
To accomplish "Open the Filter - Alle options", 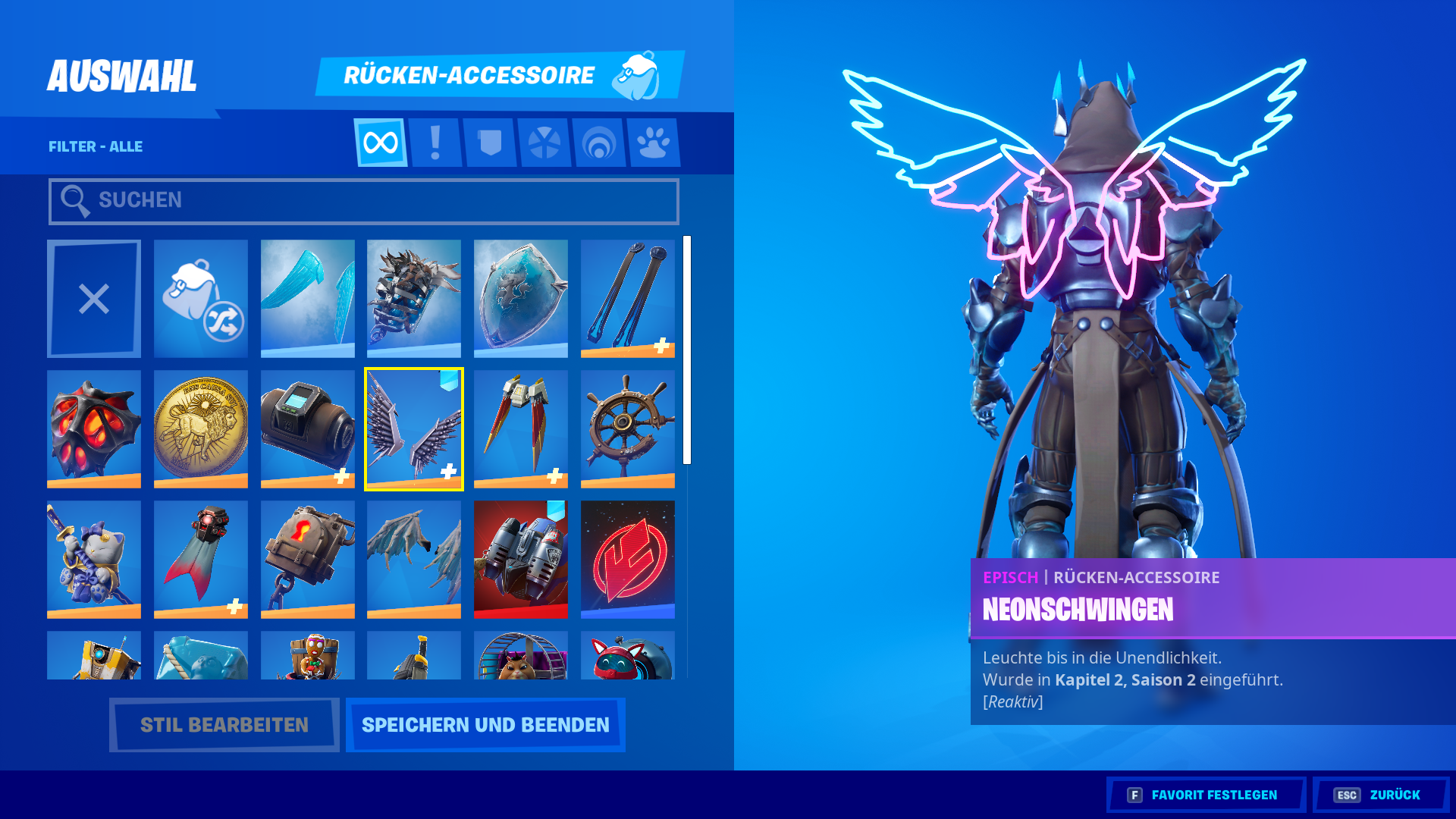I will coord(96,146).
